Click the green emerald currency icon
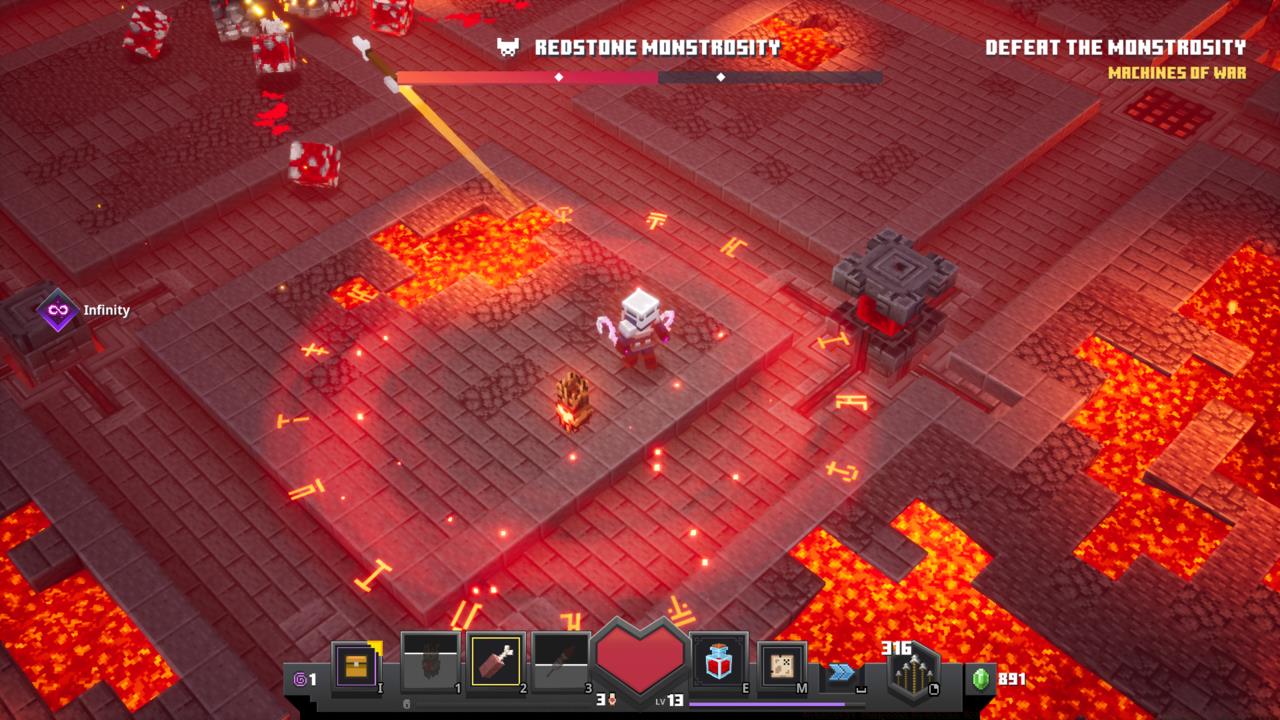Screen dimensions: 1280x720 tap(981, 679)
